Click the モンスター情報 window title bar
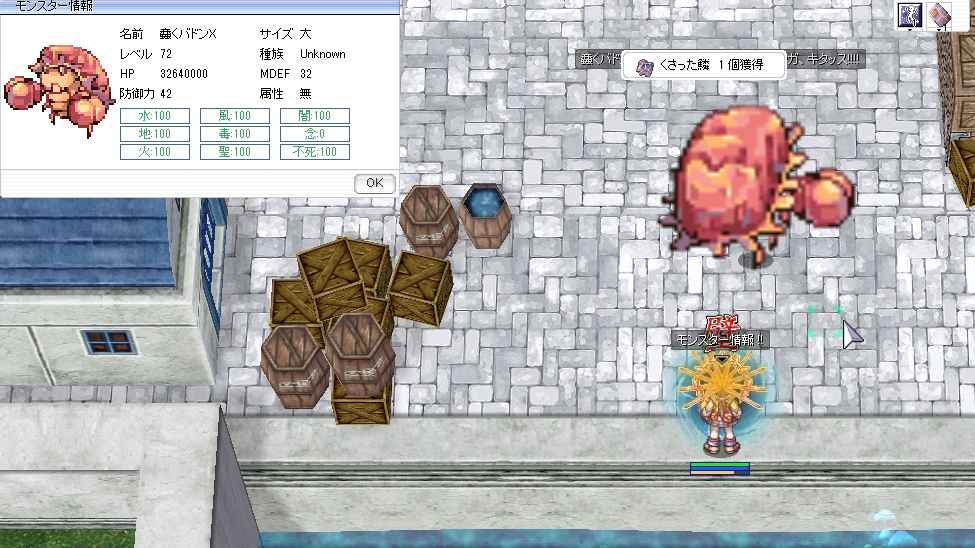 (x=200, y=7)
